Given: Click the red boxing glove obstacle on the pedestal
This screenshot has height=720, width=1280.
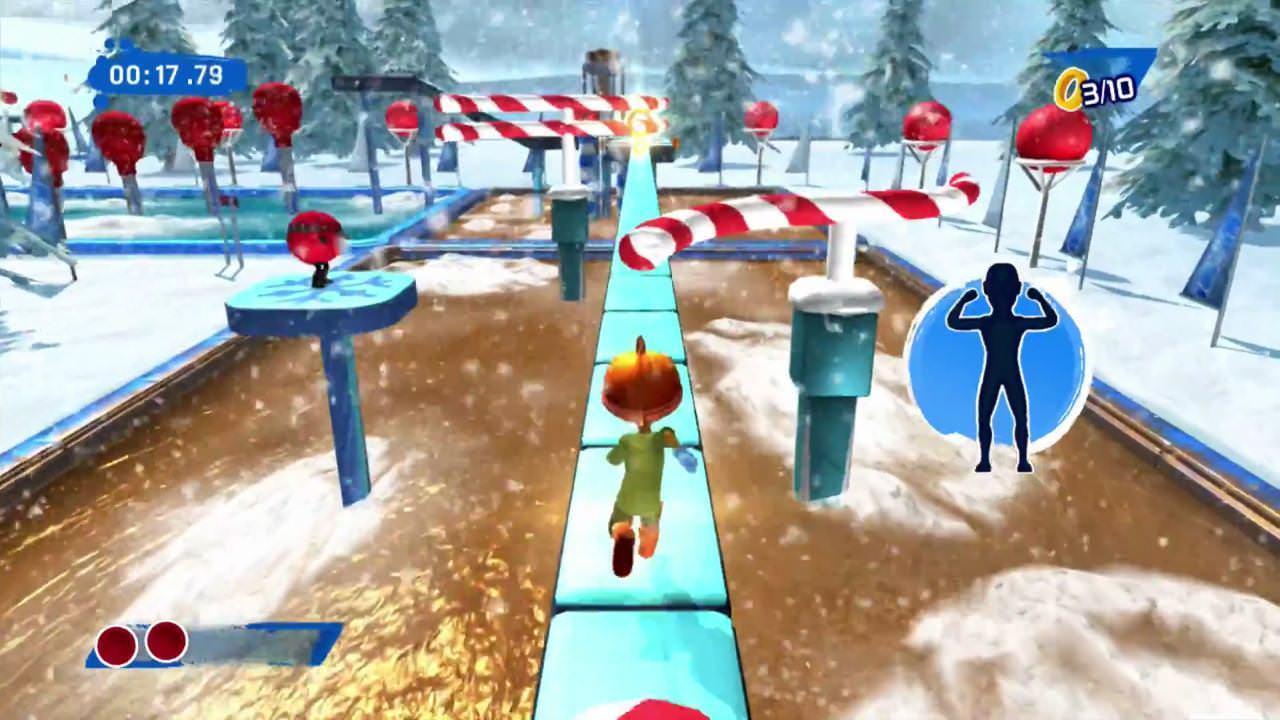Looking at the screenshot, I should (318, 238).
